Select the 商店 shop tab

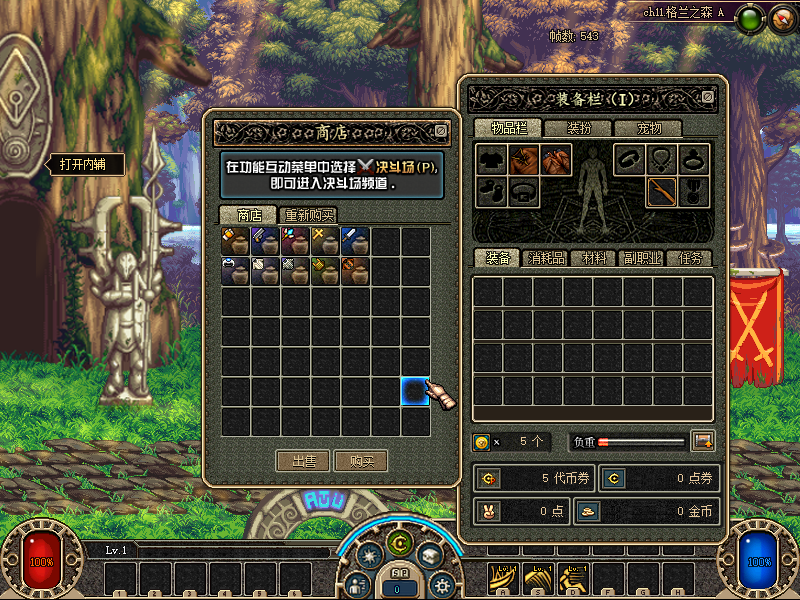pos(249,215)
